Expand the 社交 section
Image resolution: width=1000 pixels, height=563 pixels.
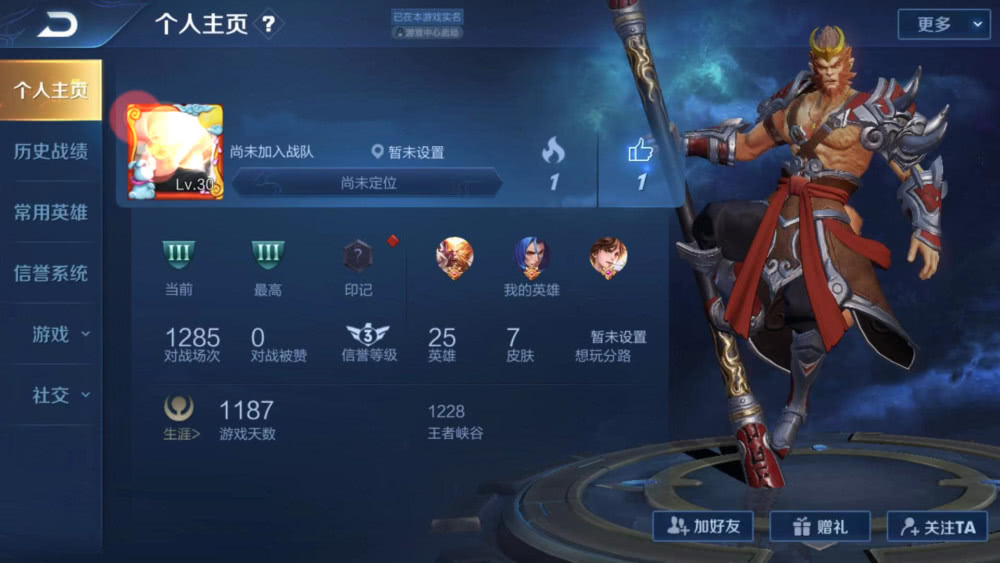(x=58, y=395)
